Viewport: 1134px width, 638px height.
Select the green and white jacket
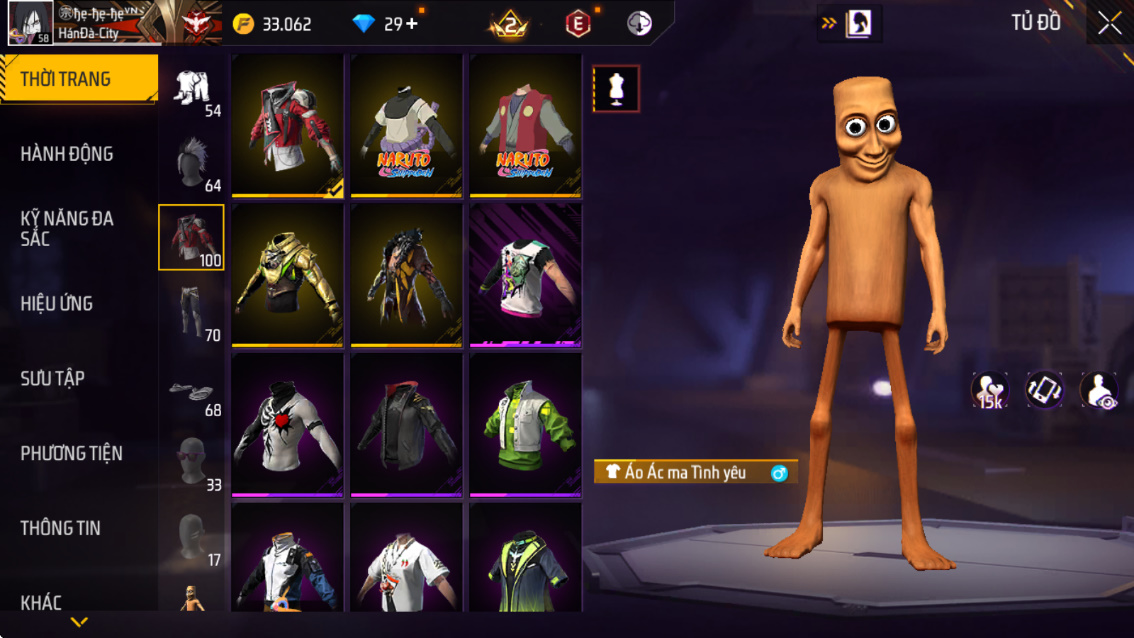(x=525, y=424)
